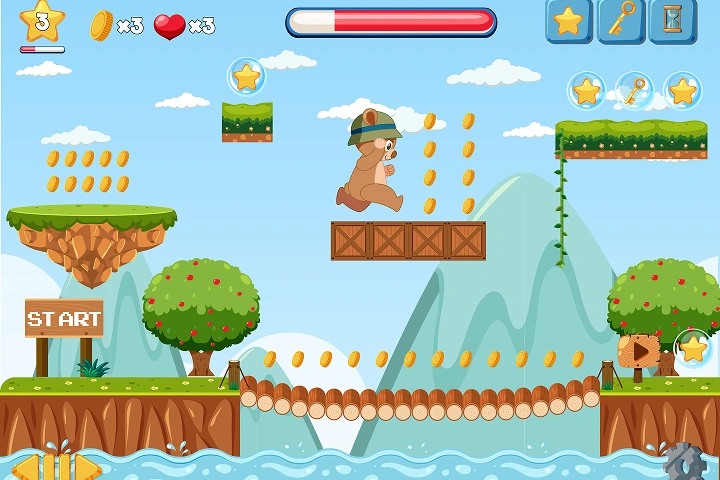Tap the yellow left arrow control

26,467
